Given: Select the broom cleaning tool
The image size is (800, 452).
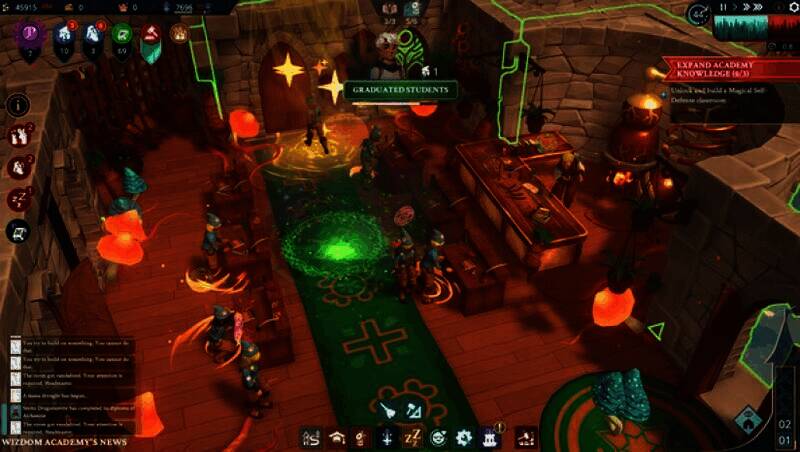Looking at the screenshot, I should [387, 409].
